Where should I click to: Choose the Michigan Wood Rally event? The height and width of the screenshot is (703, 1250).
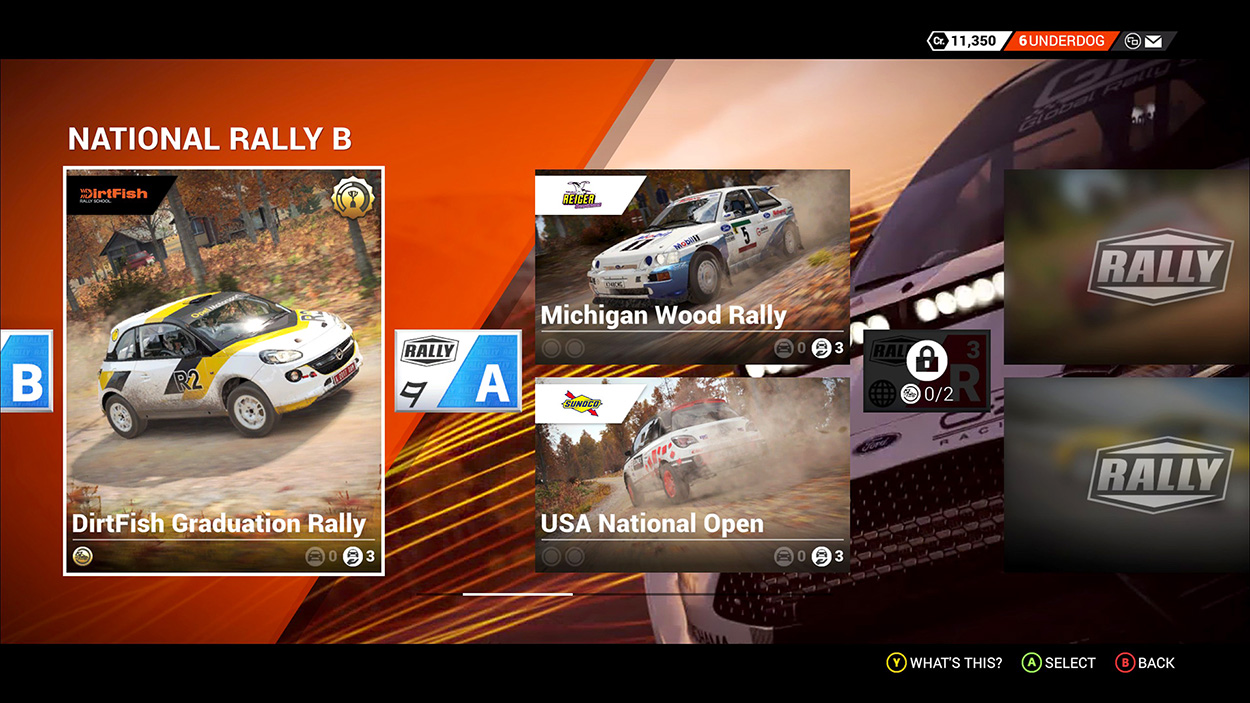click(x=692, y=266)
